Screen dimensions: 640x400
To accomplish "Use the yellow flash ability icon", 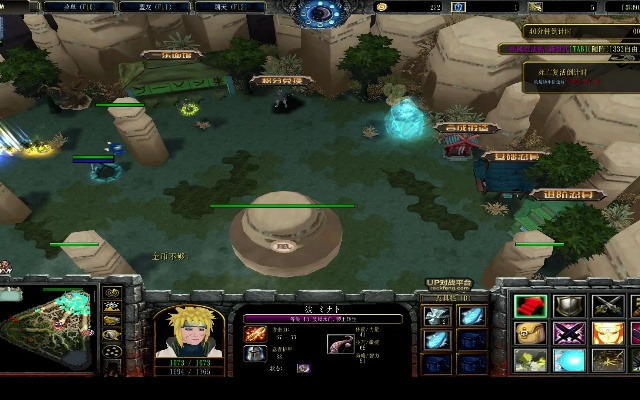I will pos(529,359).
